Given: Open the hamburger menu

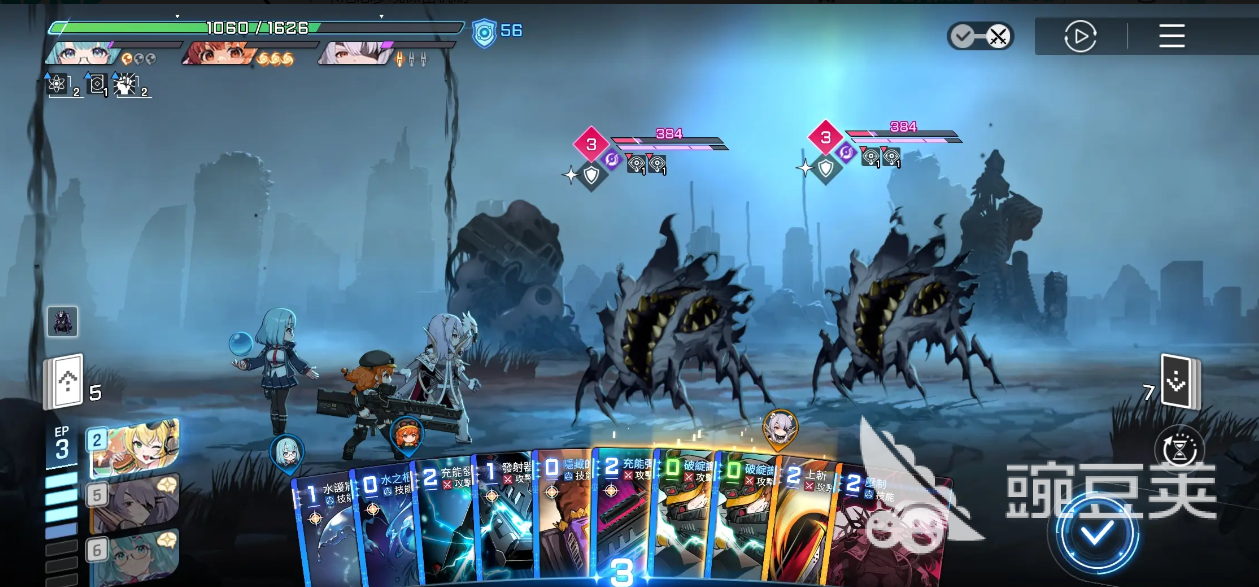Looking at the screenshot, I should (1172, 38).
